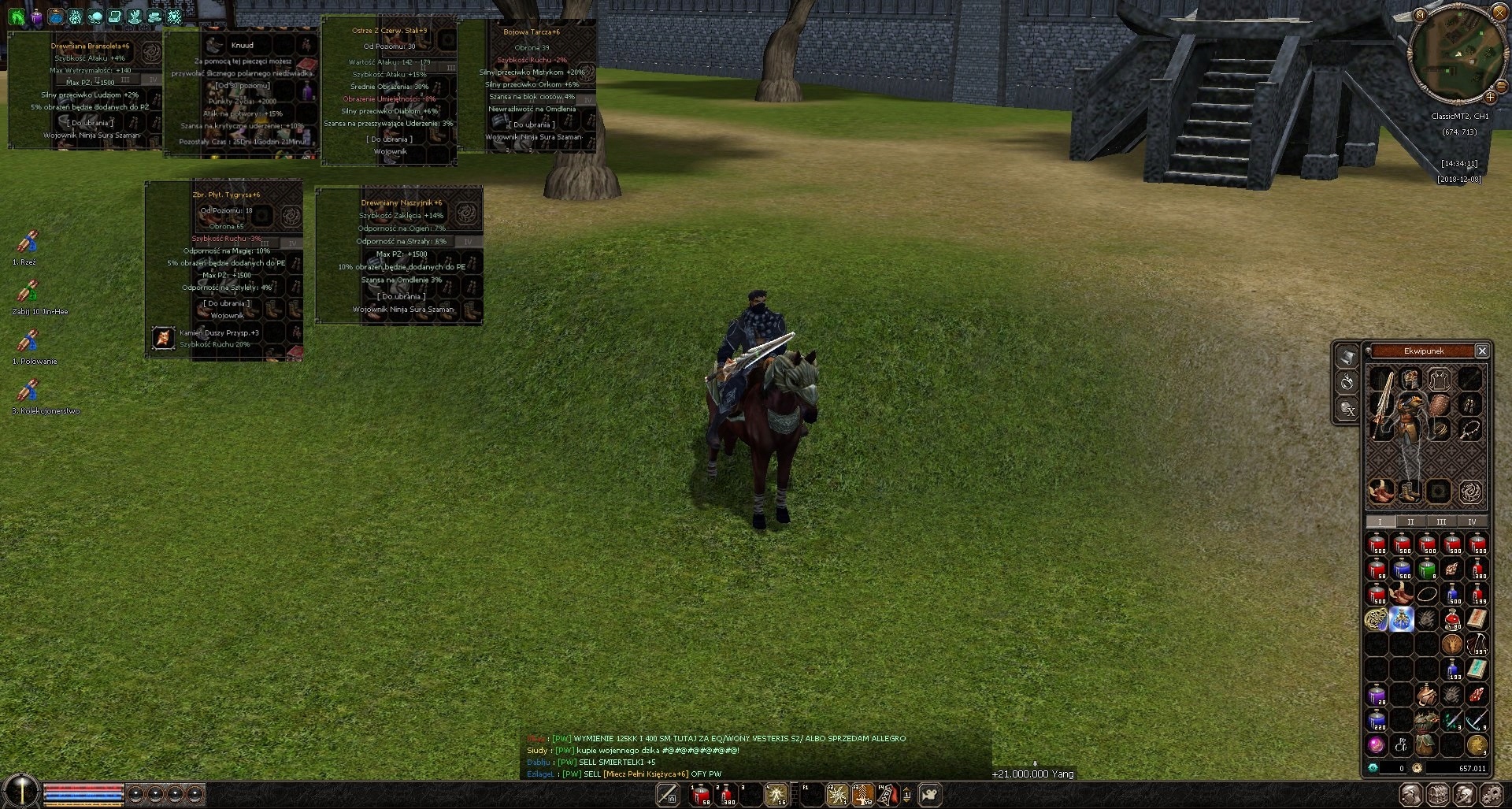
Task: Open the '1. Polowanie' quest scroll
Action: (x=28, y=341)
